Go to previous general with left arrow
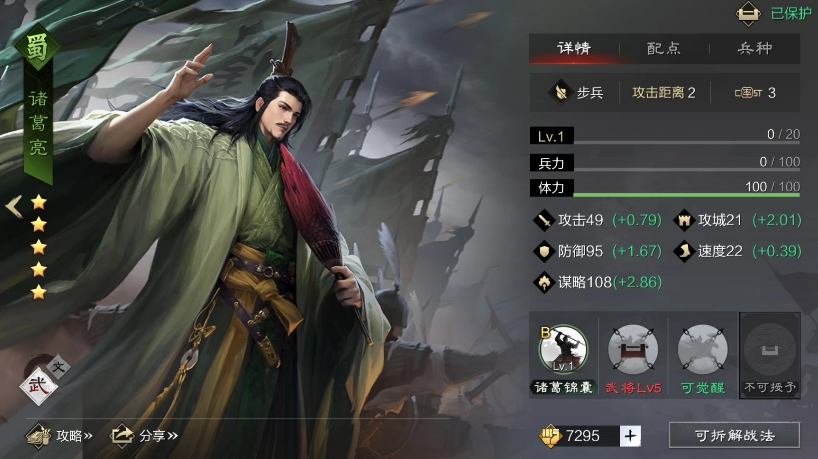818x459 pixels. pos(14,207)
